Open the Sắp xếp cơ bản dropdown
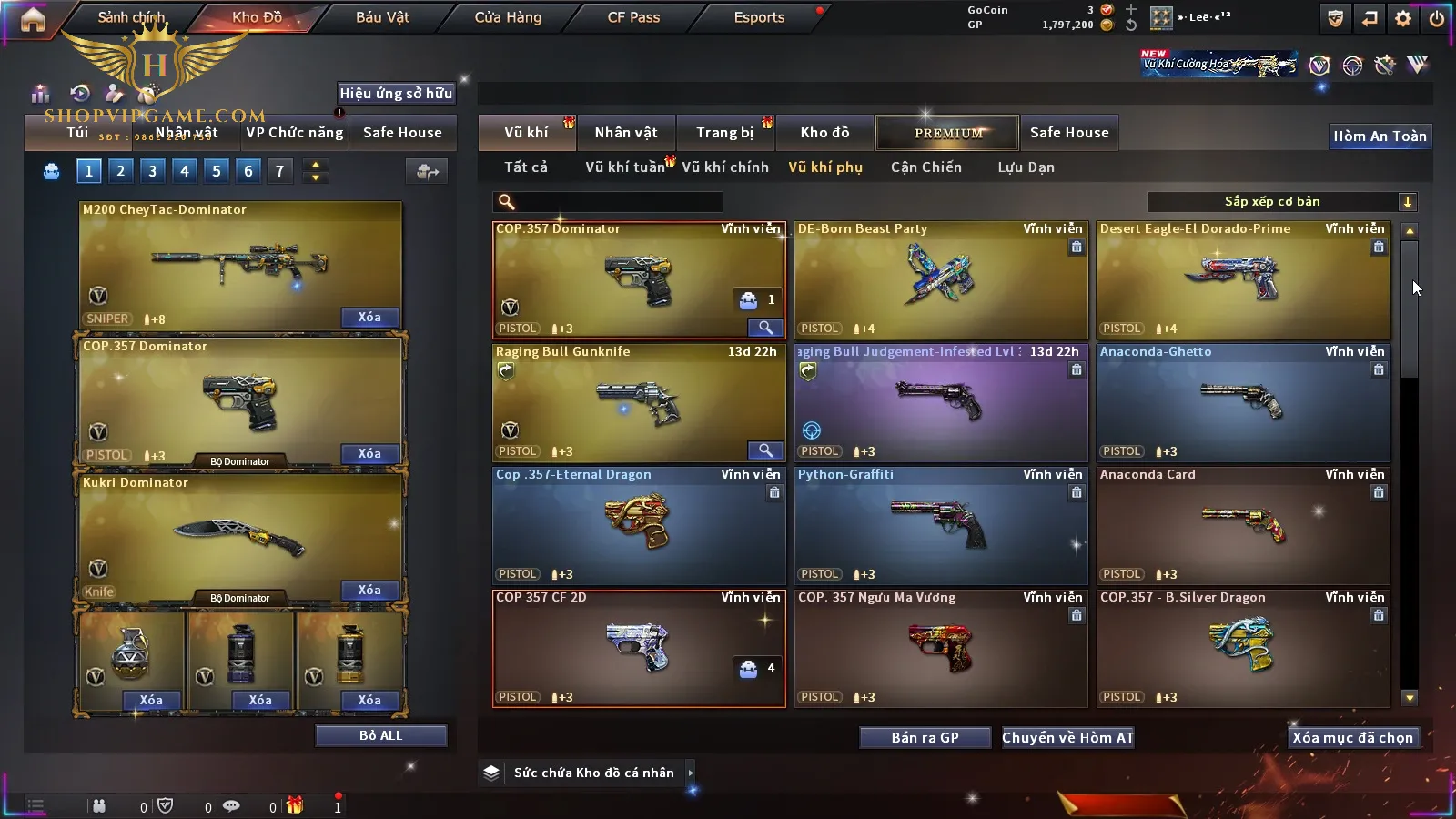Image resolution: width=1456 pixels, height=819 pixels. click(x=1281, y=202)
